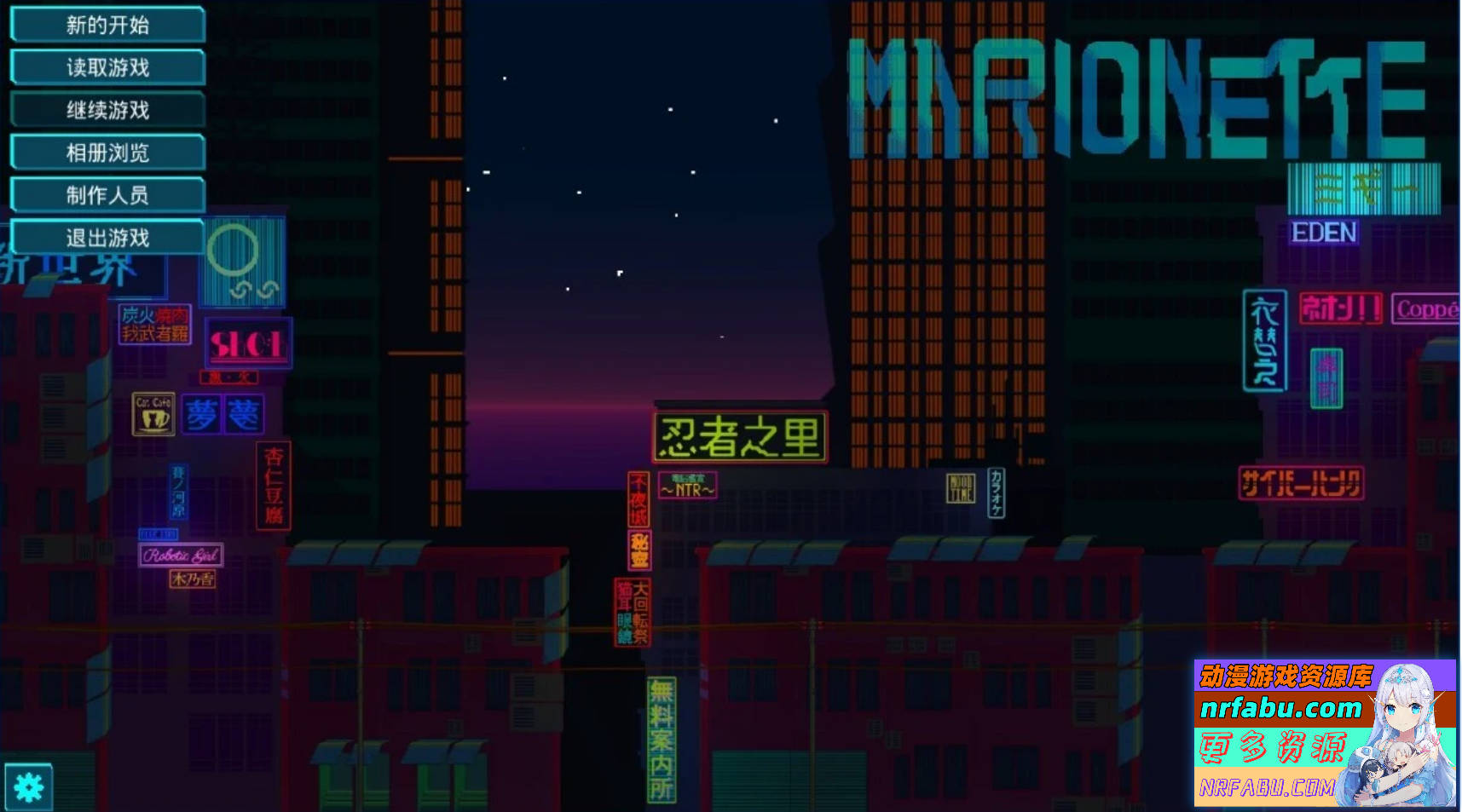Click the サイバーパンク neon sign
This screenshot has width=1462, height=812.
1303,481
